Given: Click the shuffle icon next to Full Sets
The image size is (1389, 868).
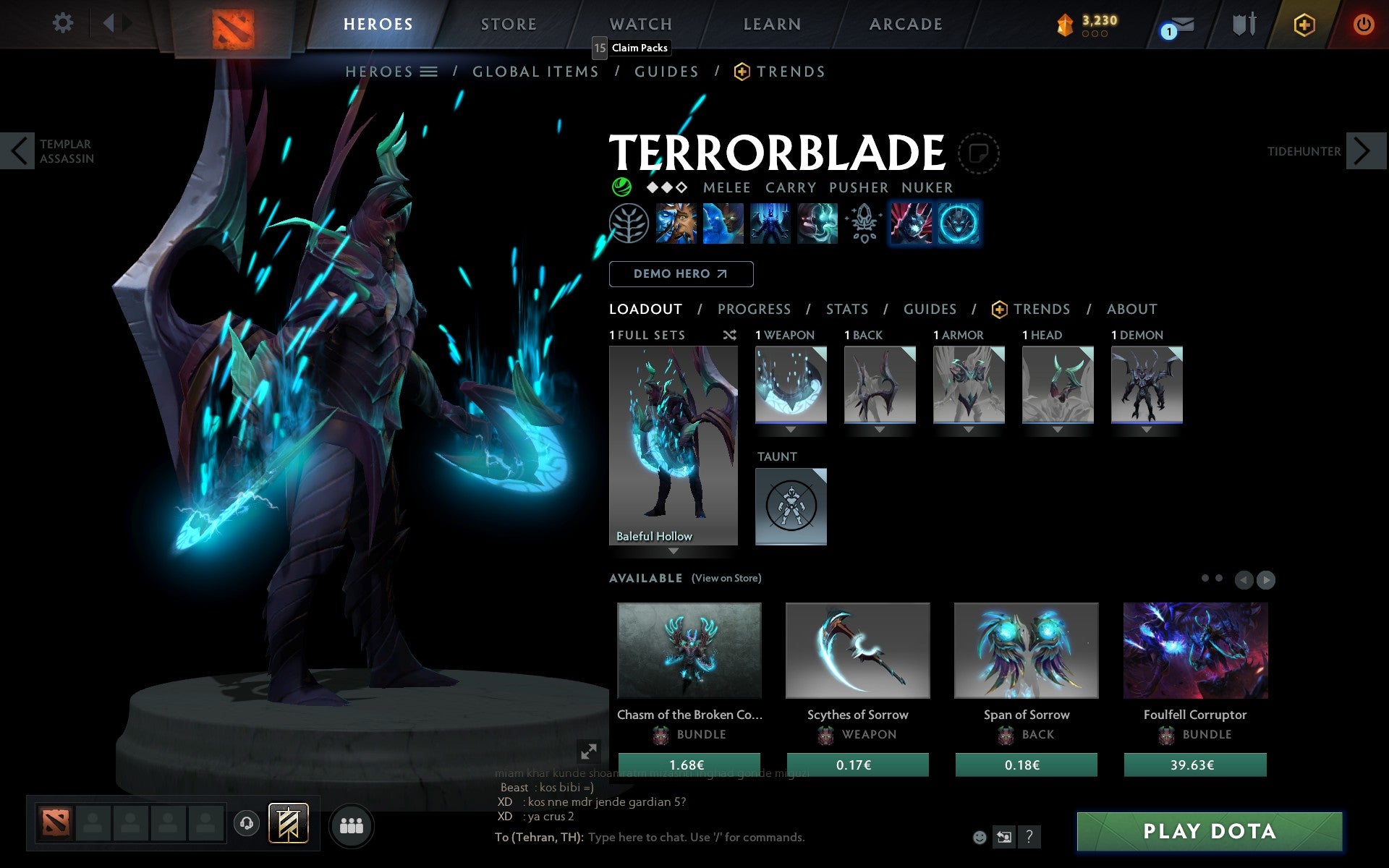Looking at the screenshot, I should pos(730,335).
